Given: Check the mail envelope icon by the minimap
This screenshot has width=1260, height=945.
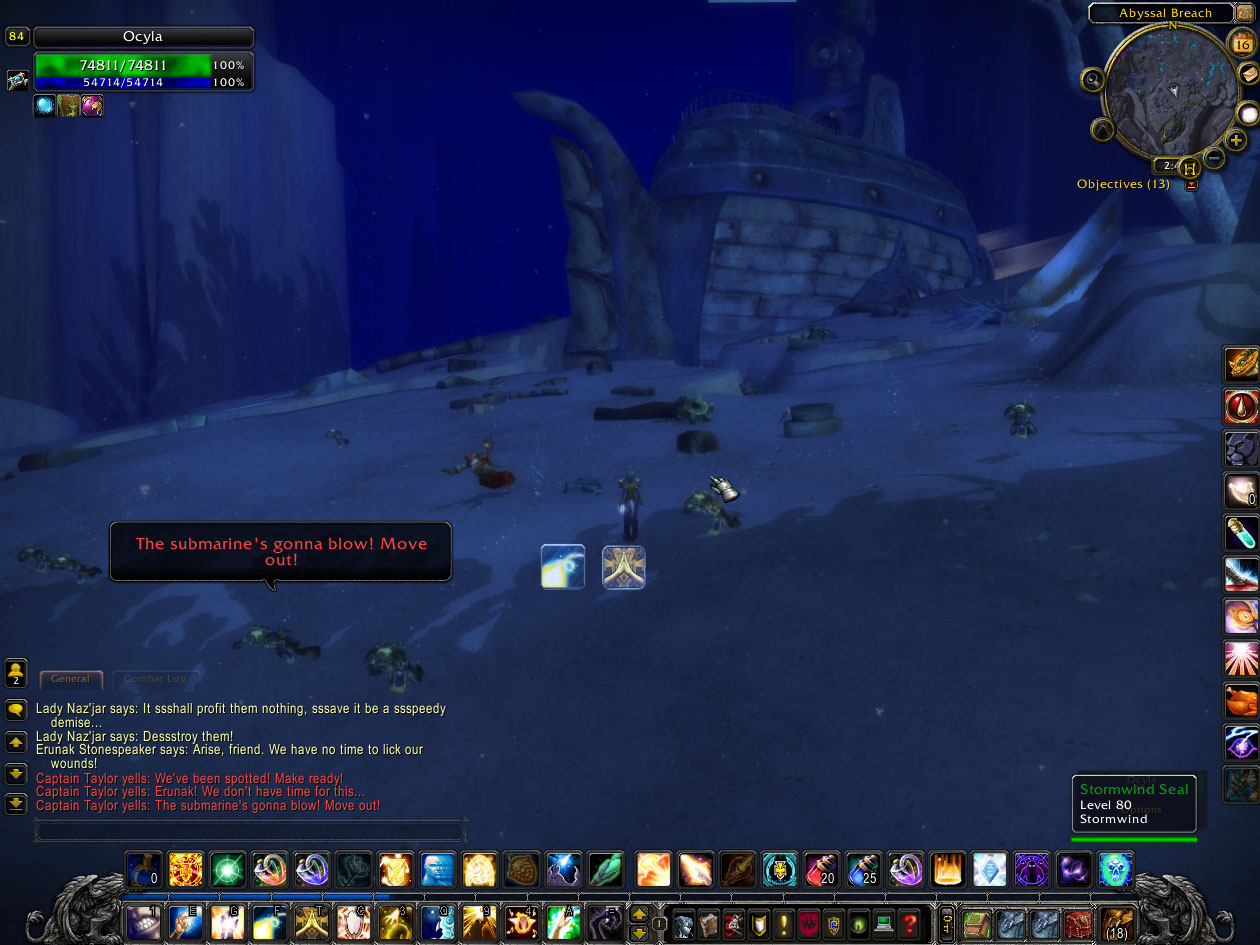Looking at the screenshot, I should click(1249, 74).
